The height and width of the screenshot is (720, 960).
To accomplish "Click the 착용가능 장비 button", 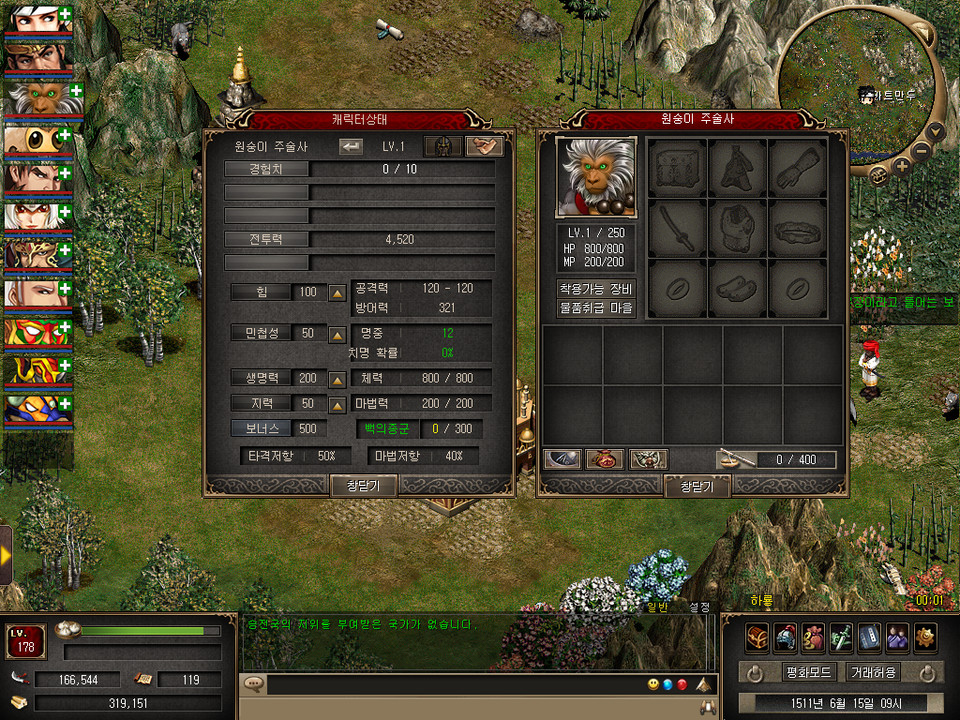I will point(596,288).
